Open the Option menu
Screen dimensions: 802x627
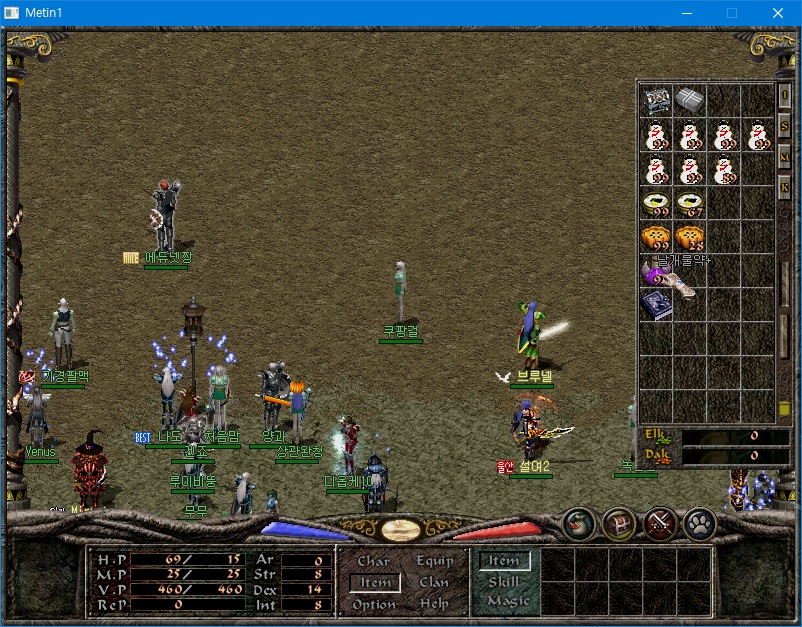(373, 604)
